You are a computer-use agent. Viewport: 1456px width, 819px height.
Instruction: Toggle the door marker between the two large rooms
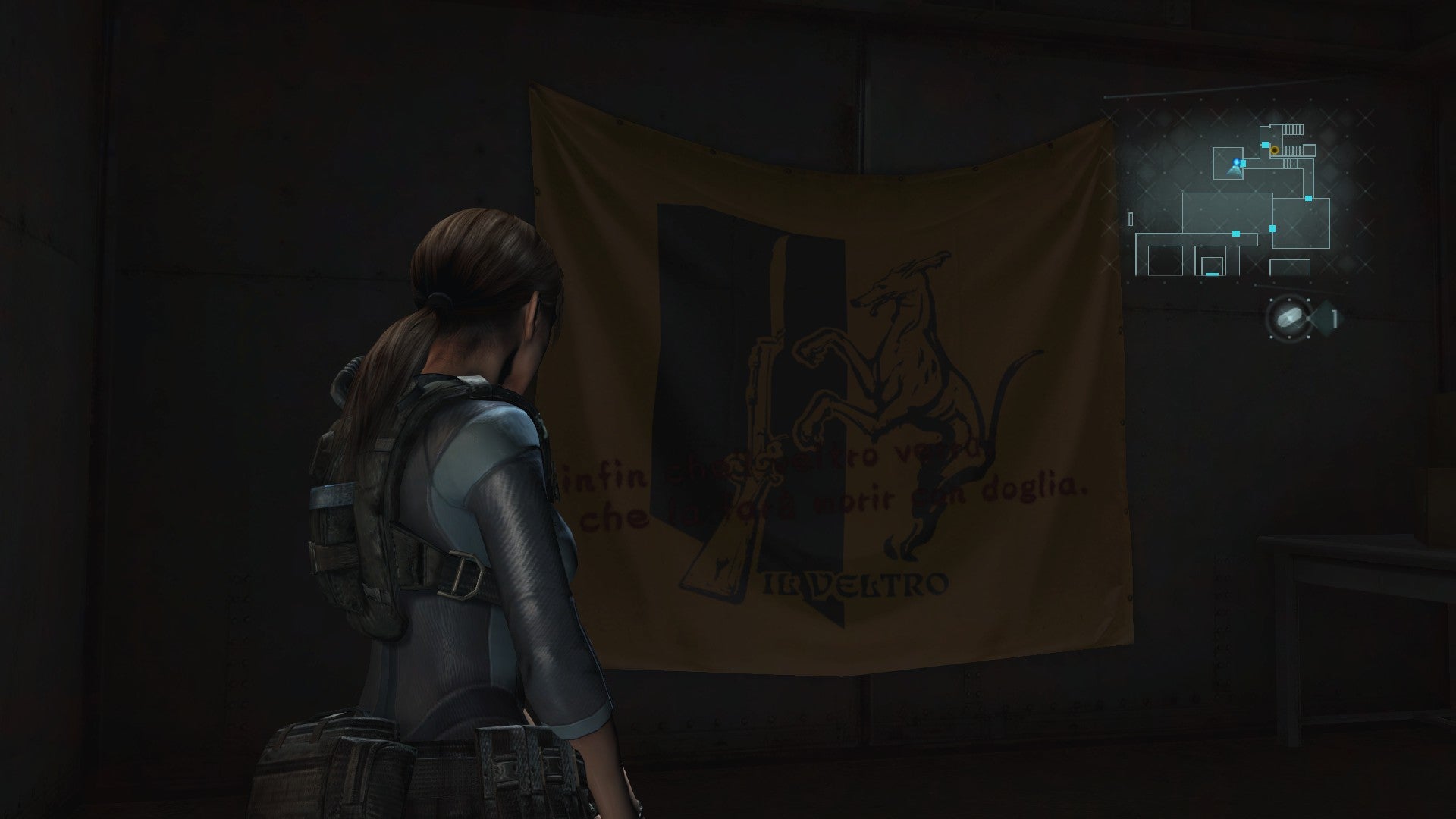(1272, 228)
